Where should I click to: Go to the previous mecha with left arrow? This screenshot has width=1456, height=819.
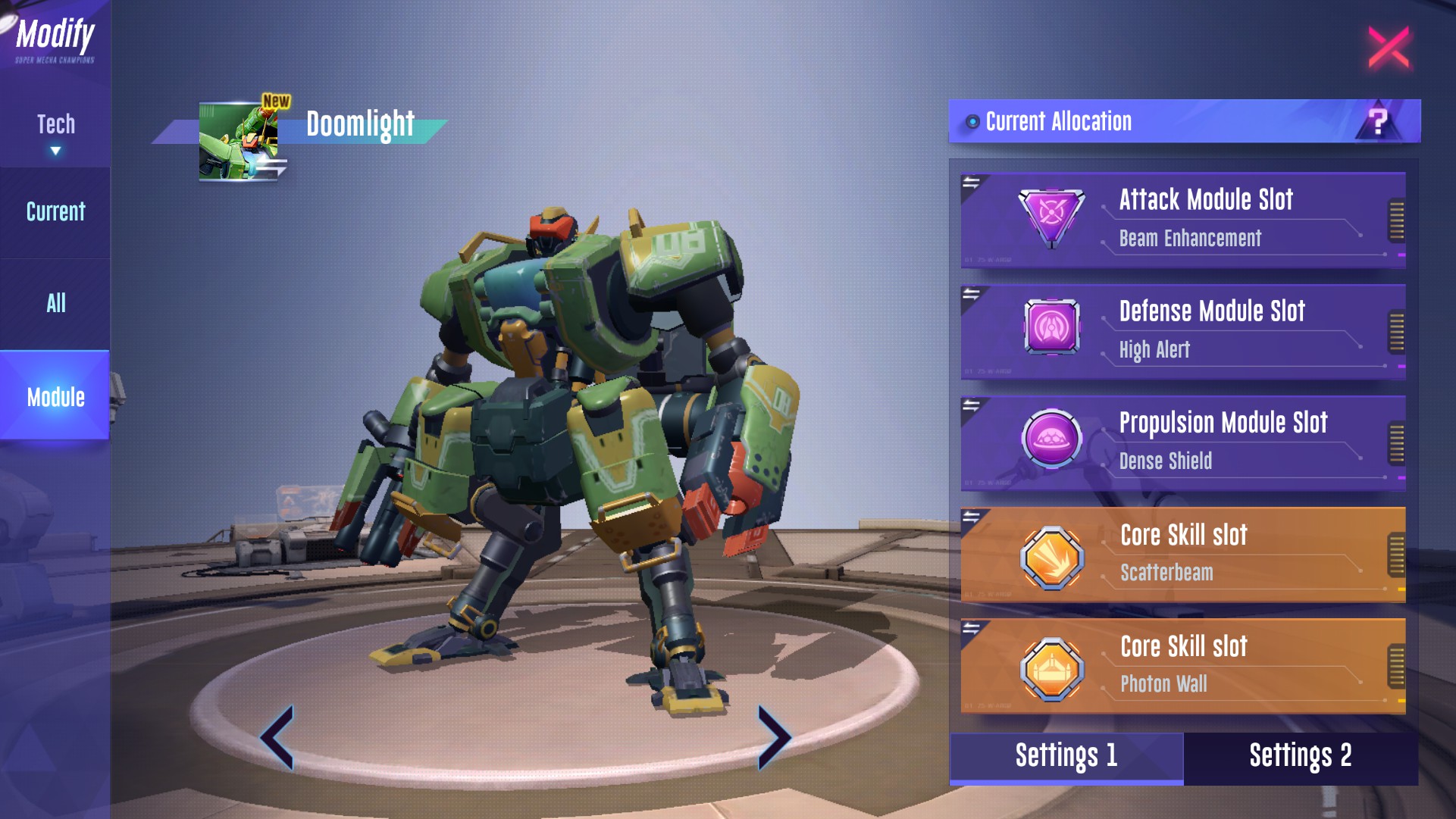click(277, 737)
